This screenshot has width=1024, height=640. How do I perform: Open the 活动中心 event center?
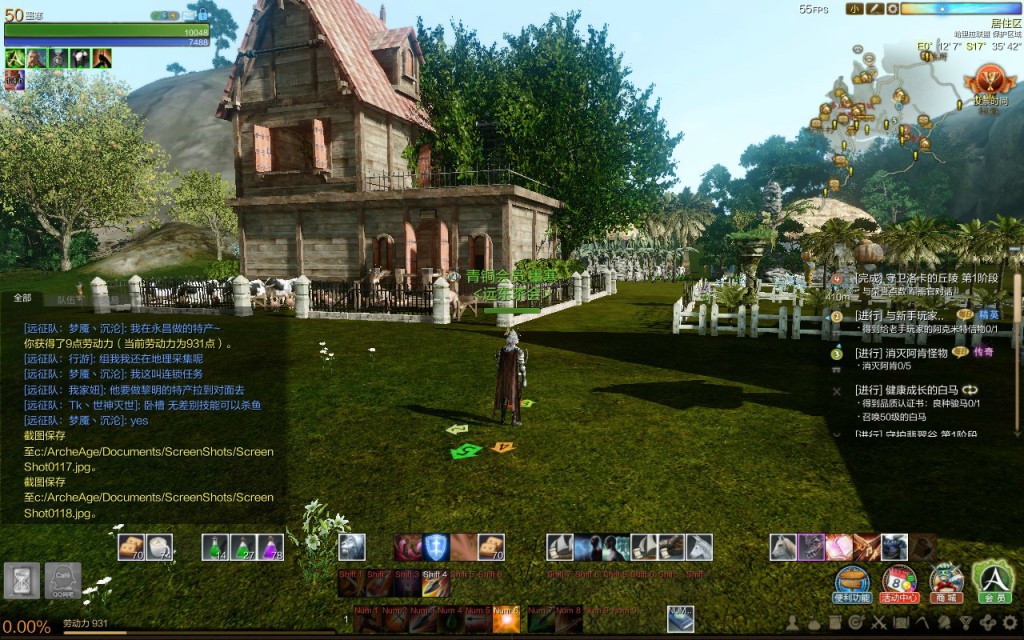tap(898, 580)
